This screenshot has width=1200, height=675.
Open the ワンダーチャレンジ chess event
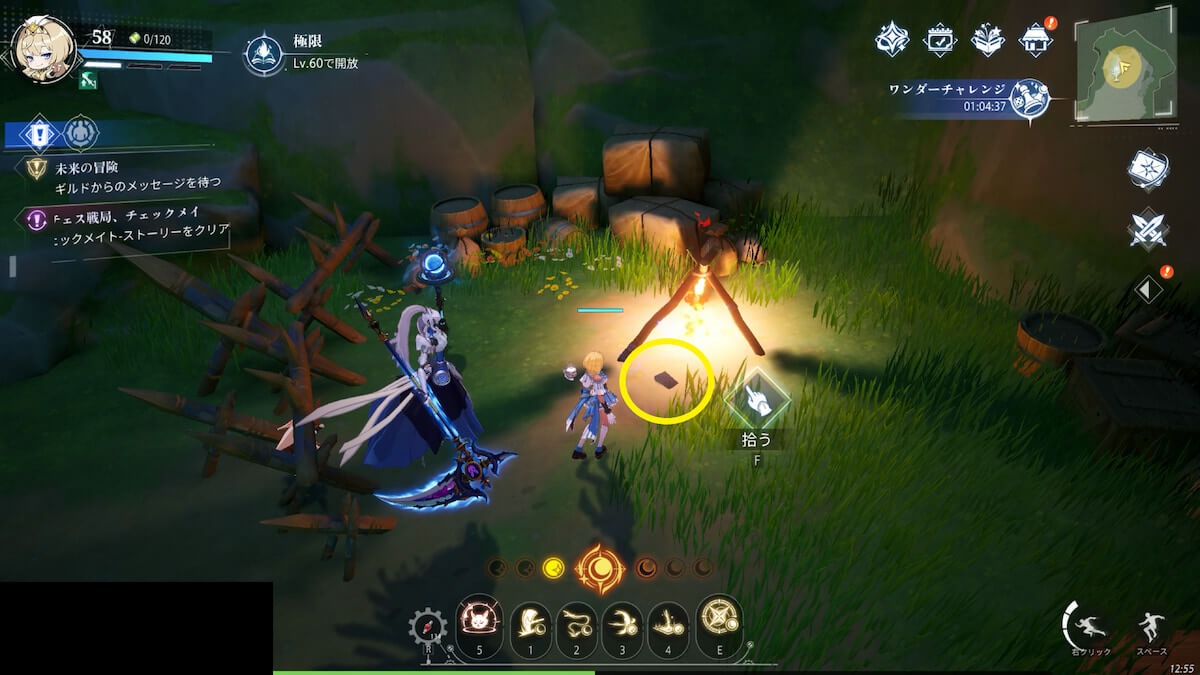(1026, 97)
